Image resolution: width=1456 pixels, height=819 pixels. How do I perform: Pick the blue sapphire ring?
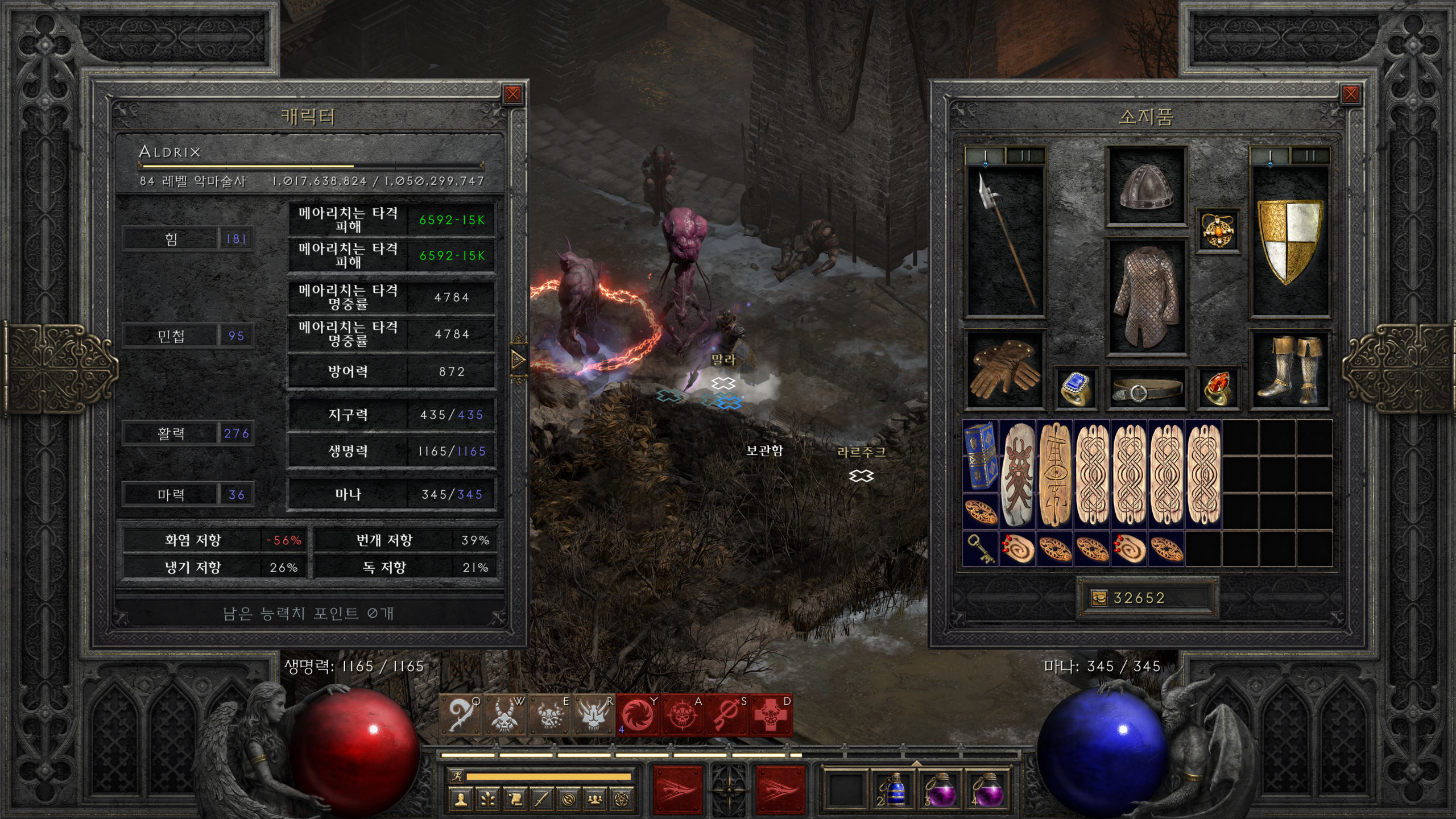pos(1076,388)
